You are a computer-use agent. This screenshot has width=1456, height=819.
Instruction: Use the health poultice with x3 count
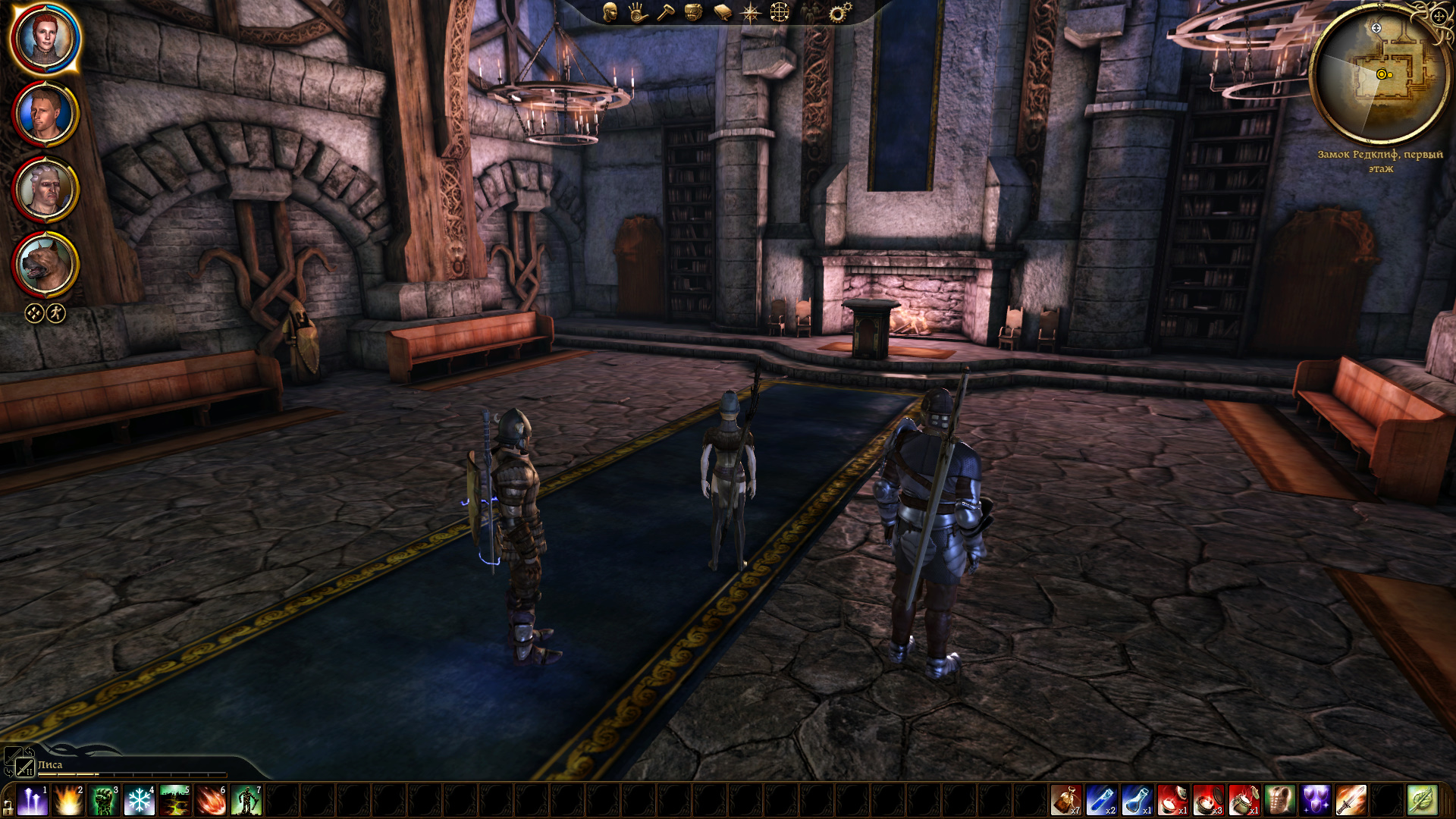coord(1209,801)
